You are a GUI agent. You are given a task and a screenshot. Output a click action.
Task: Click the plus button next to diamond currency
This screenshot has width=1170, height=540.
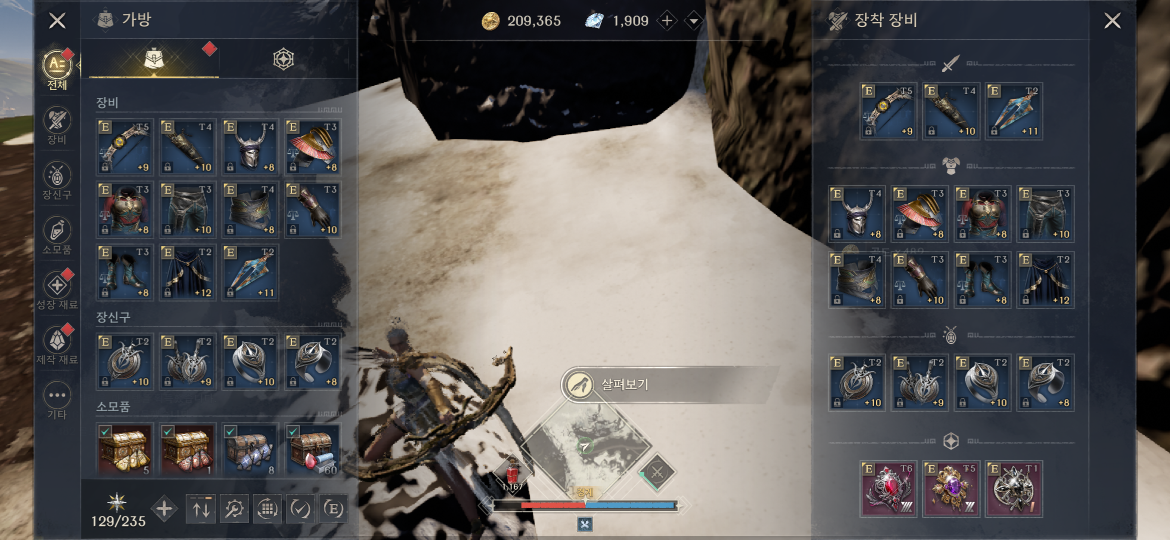668,21
